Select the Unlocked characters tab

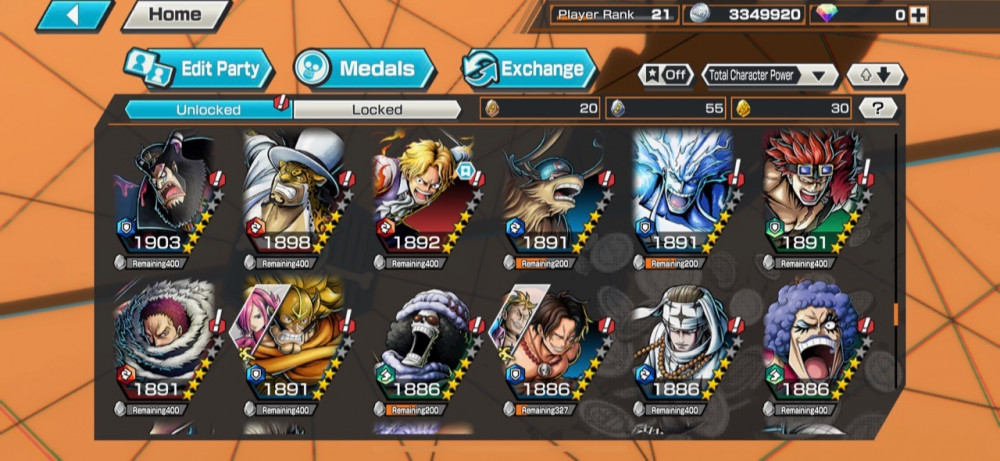click(x=208, y=109)
